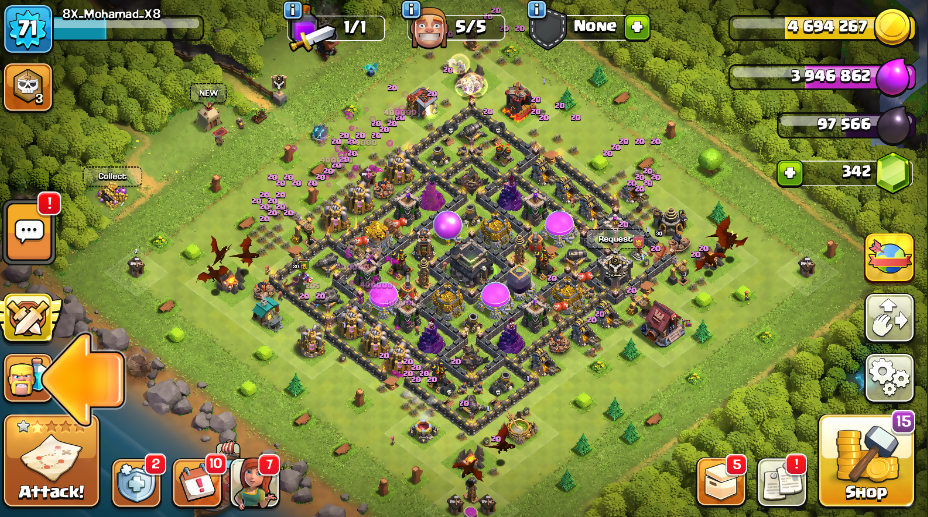Screen dimensions: 928x517
Task: Open the Shop menu
Action: click(866, 461)
